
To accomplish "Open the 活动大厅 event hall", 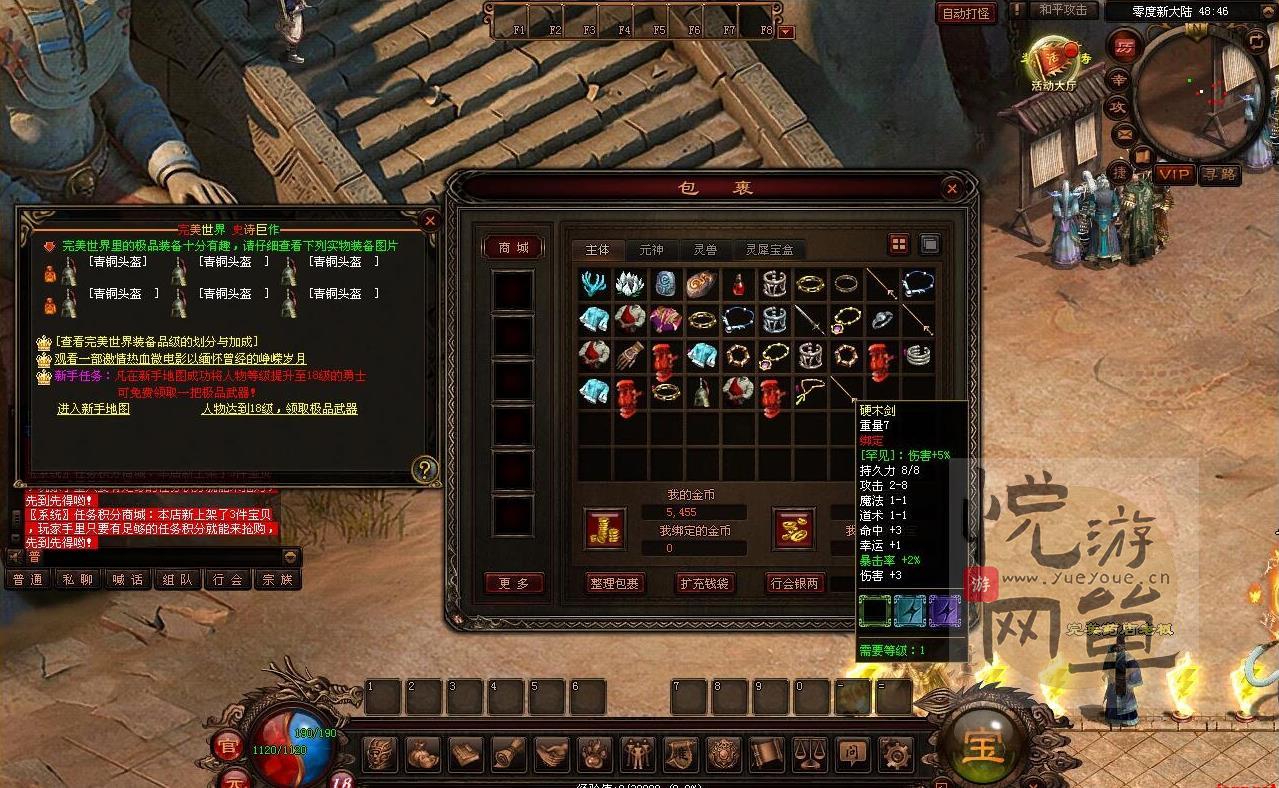I will (1055, 62).
